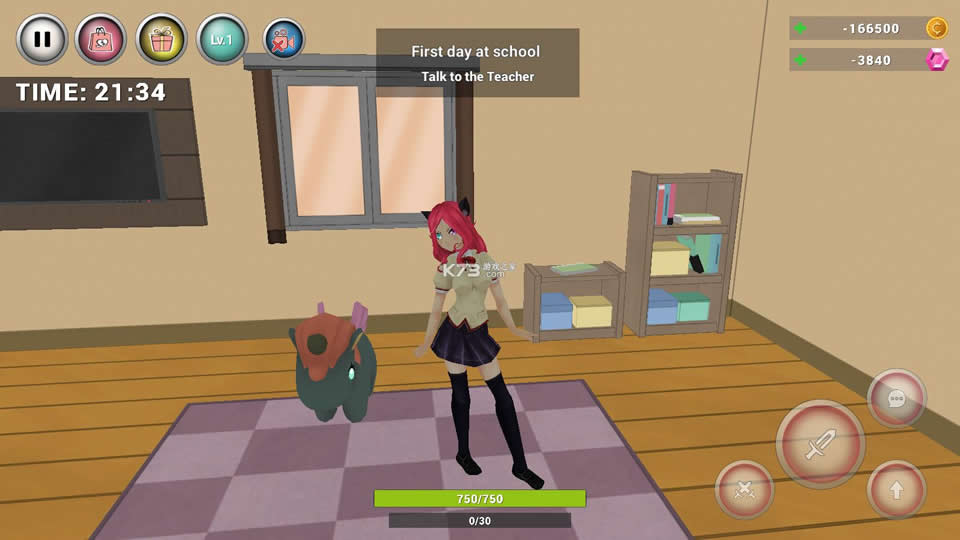Toggle the crossed-out video camera button
960x540 pixels.
click(283, 40)
